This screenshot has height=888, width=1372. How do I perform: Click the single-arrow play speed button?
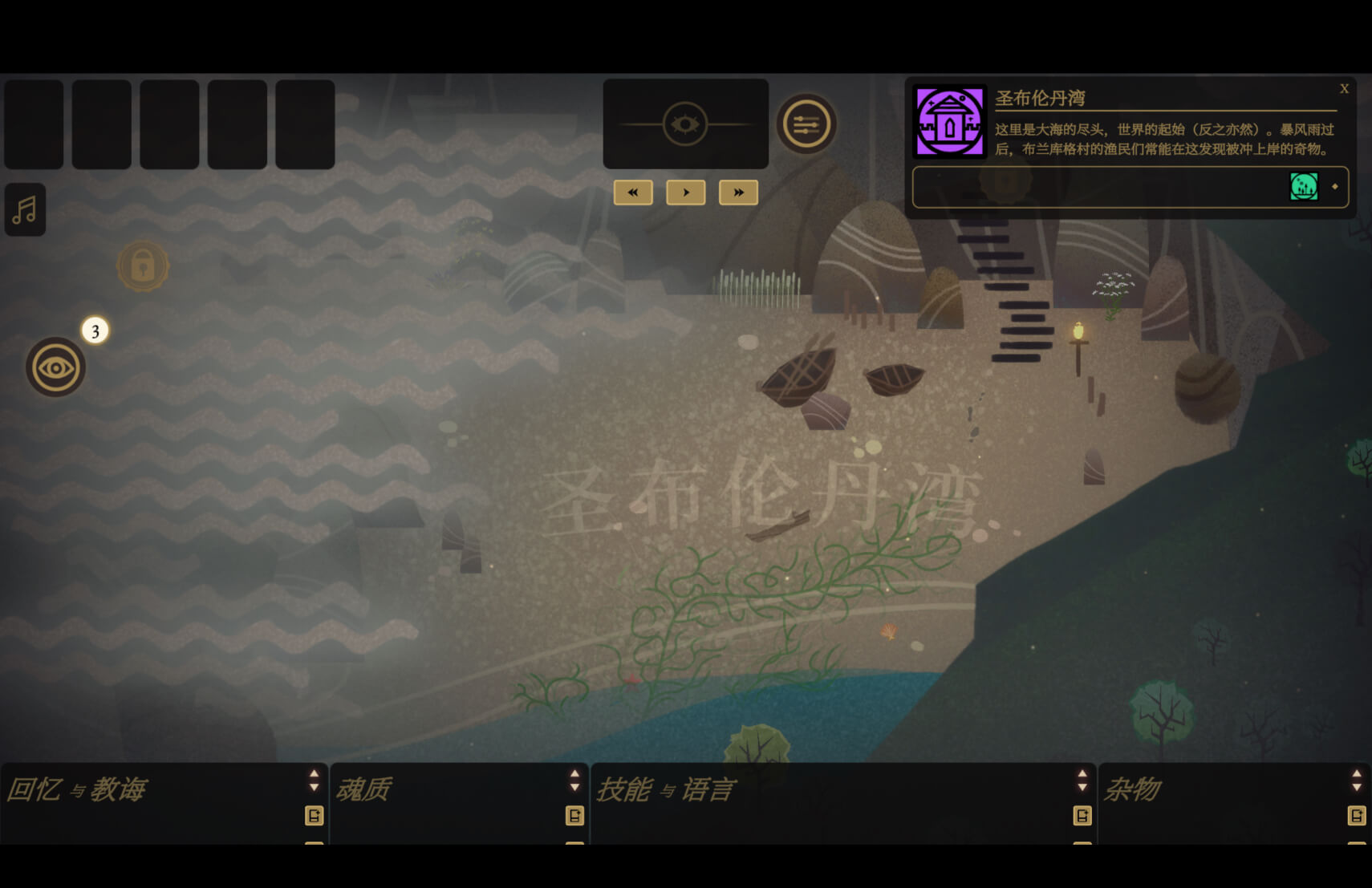coord(685,193)
